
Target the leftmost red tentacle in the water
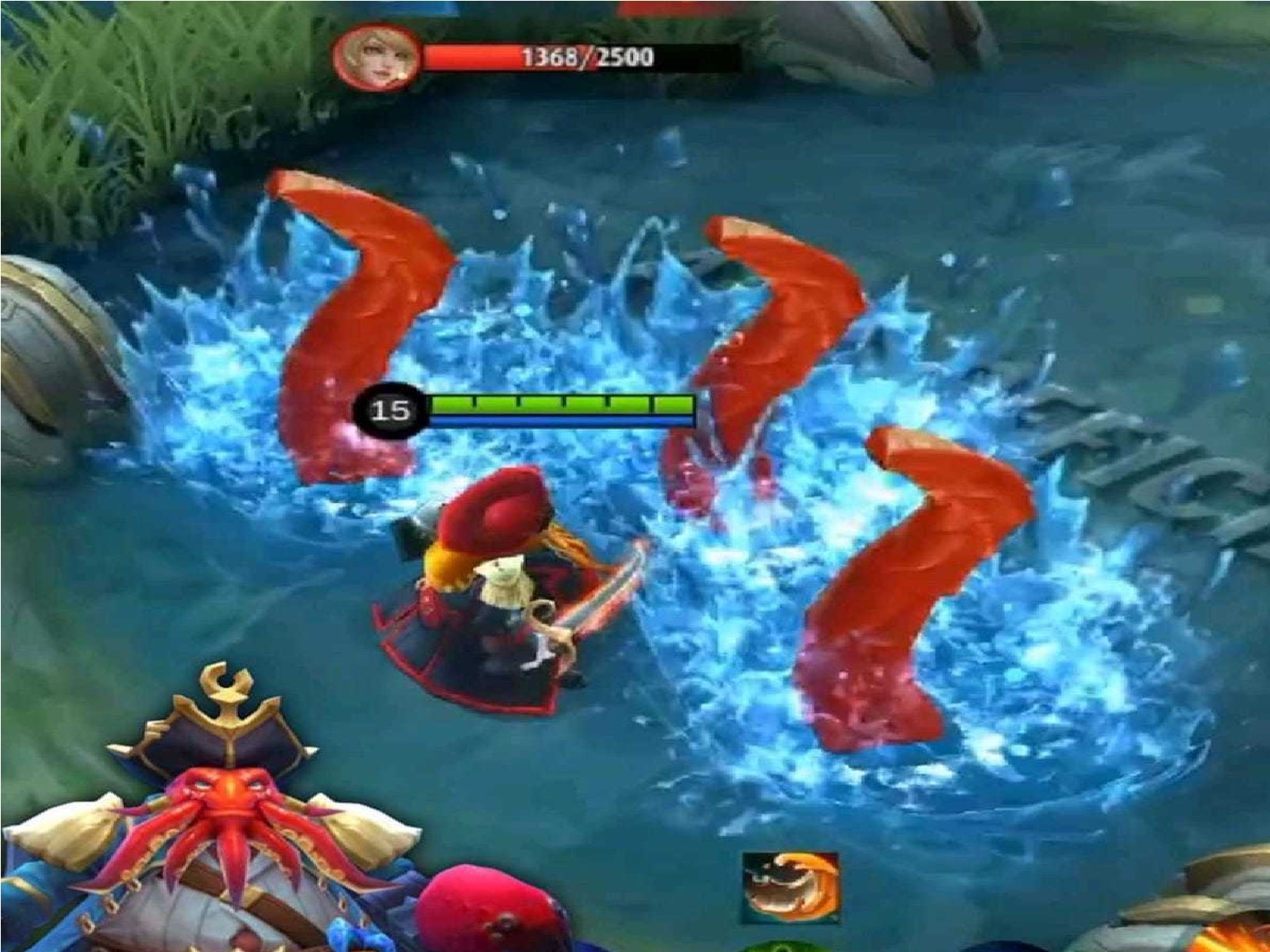pyautogui.click(x=341, y=317)
